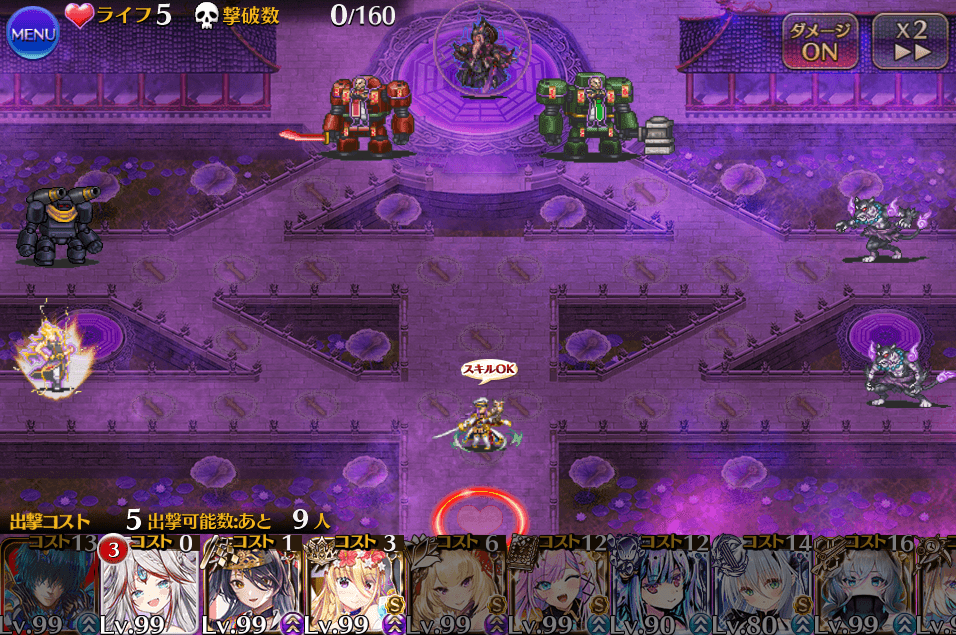Activate the x2 fast-forward speed button
956x635 pixels.
(909, 41)
